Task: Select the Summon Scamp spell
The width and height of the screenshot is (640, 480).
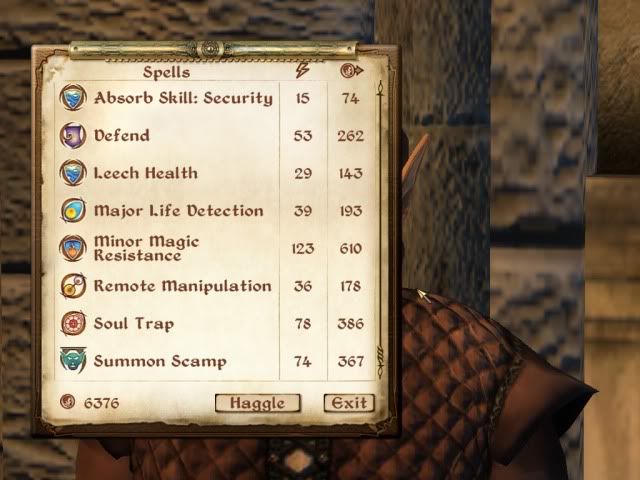Action: (x=159, y=362)
